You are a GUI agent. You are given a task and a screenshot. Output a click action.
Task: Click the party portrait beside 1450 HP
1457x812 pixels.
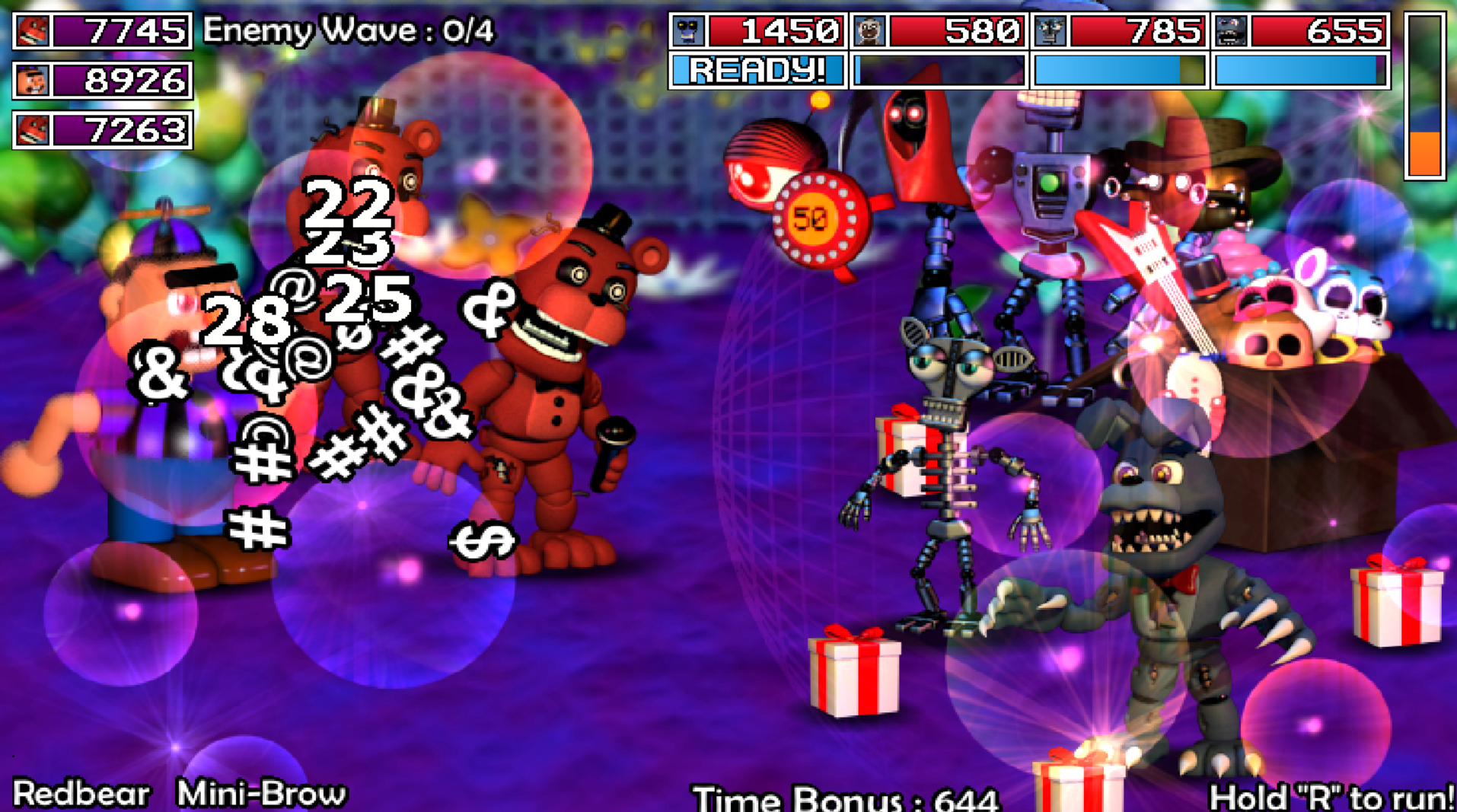tap(687, 31)
